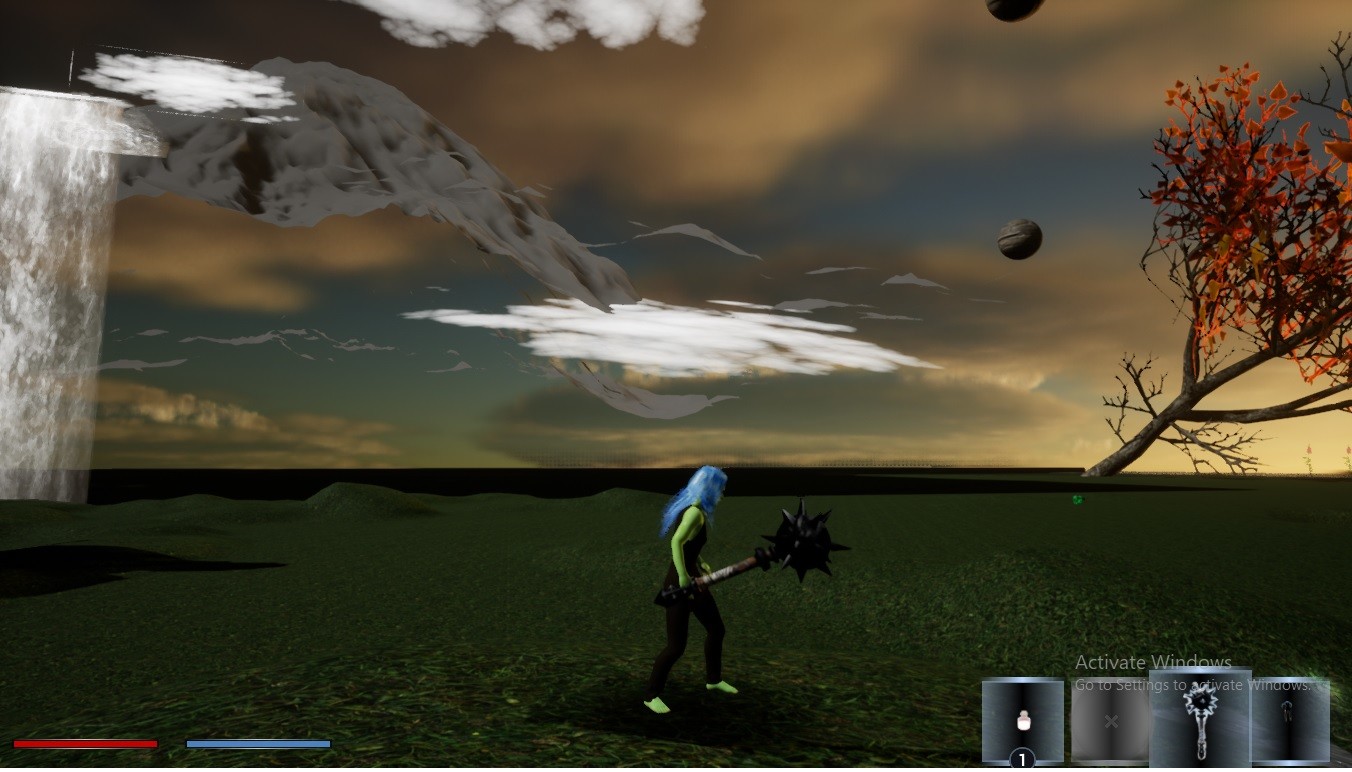Image resolution: width=1352 pixels, height=772 pixels.
Task: Click the Activate Windows watermark text
Action: point(1152,663)
